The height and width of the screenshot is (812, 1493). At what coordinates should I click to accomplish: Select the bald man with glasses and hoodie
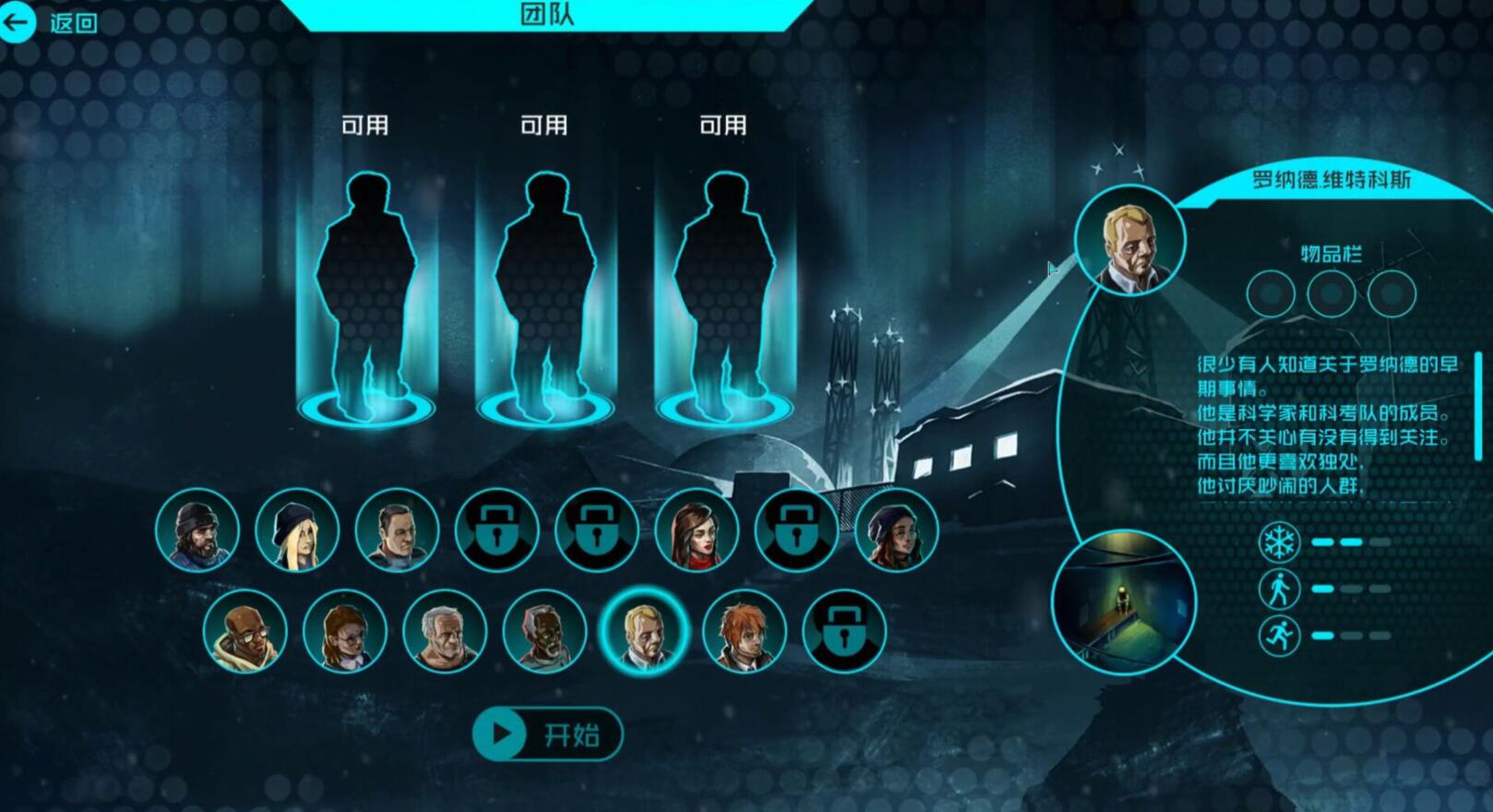click(245, 631)
